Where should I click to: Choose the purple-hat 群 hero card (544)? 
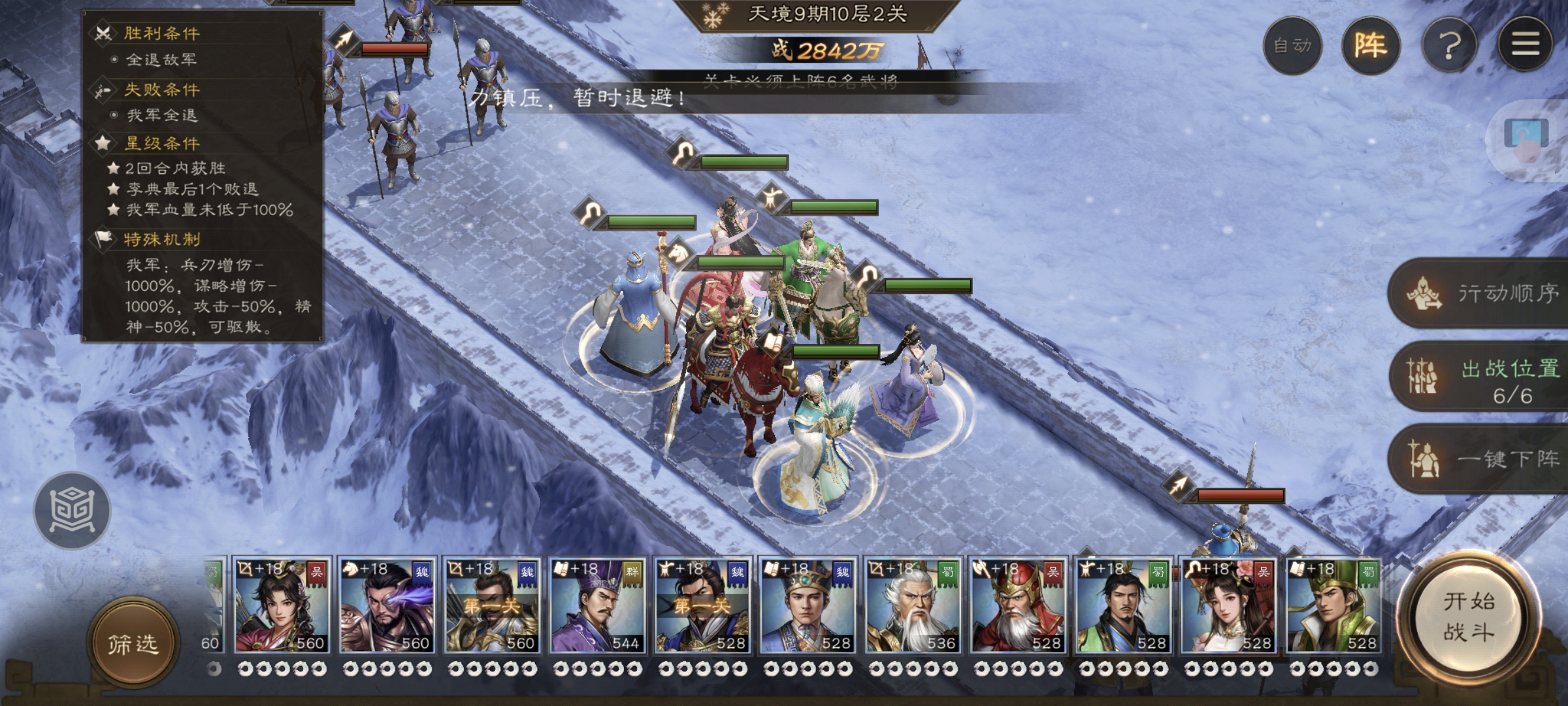597,606
